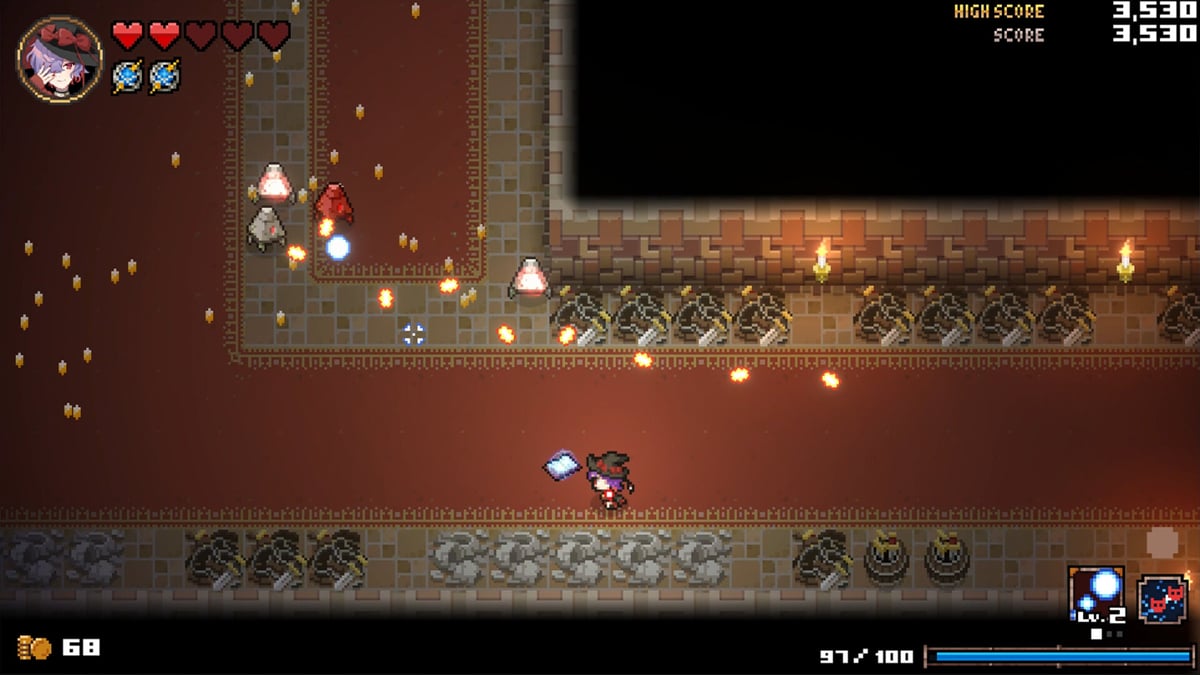
Task: Select the blue orb weapon icon at Lv.2
Action: [x=1096, y=596]
